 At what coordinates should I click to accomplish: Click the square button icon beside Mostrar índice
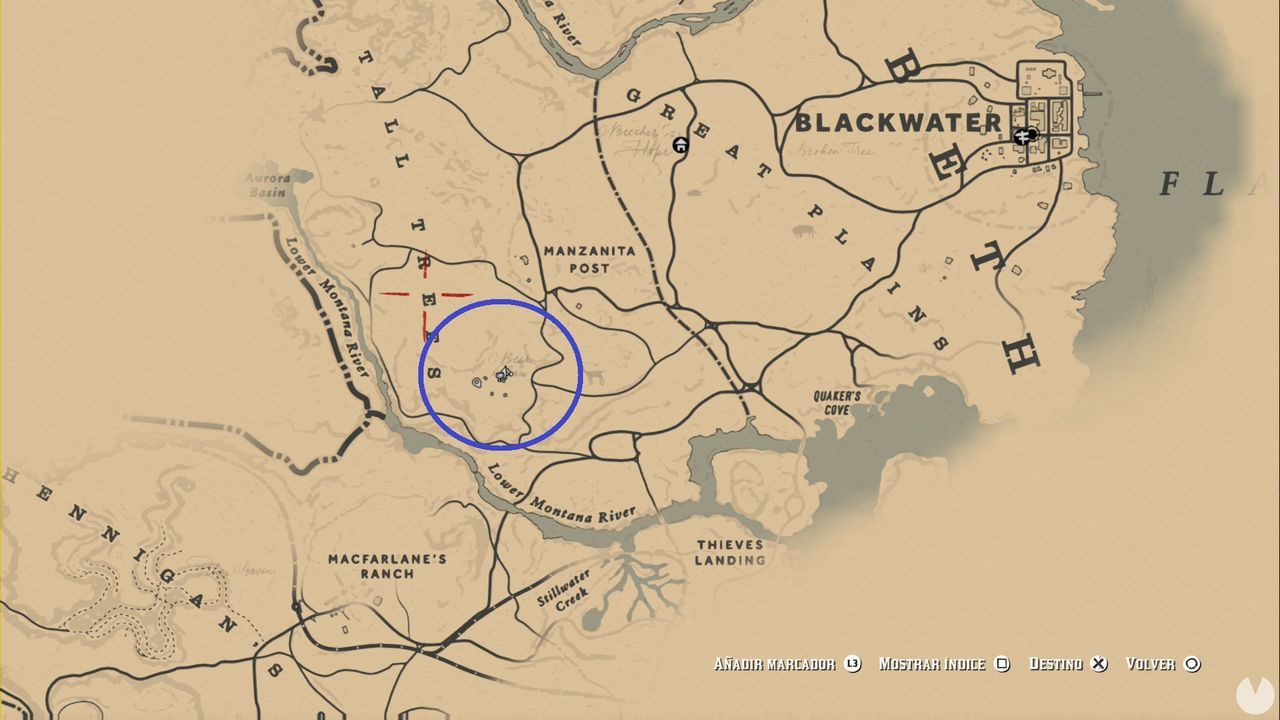tap(1001, 664)
